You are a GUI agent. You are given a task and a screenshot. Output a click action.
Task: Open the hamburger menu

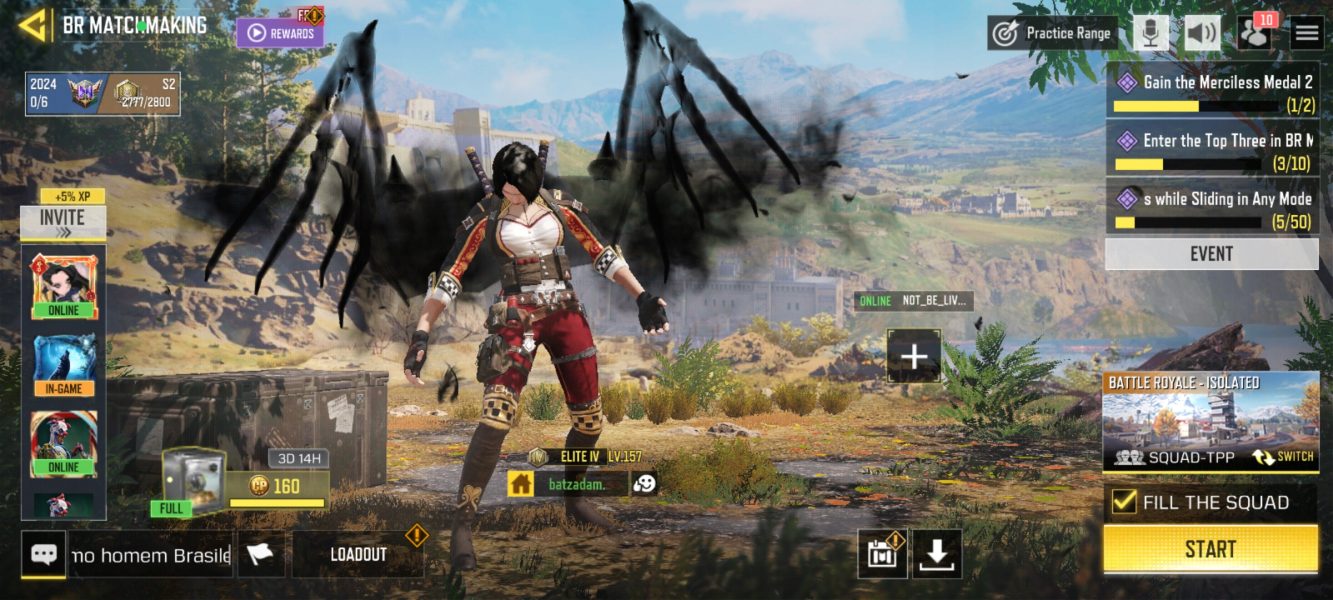coord(1306,33)
